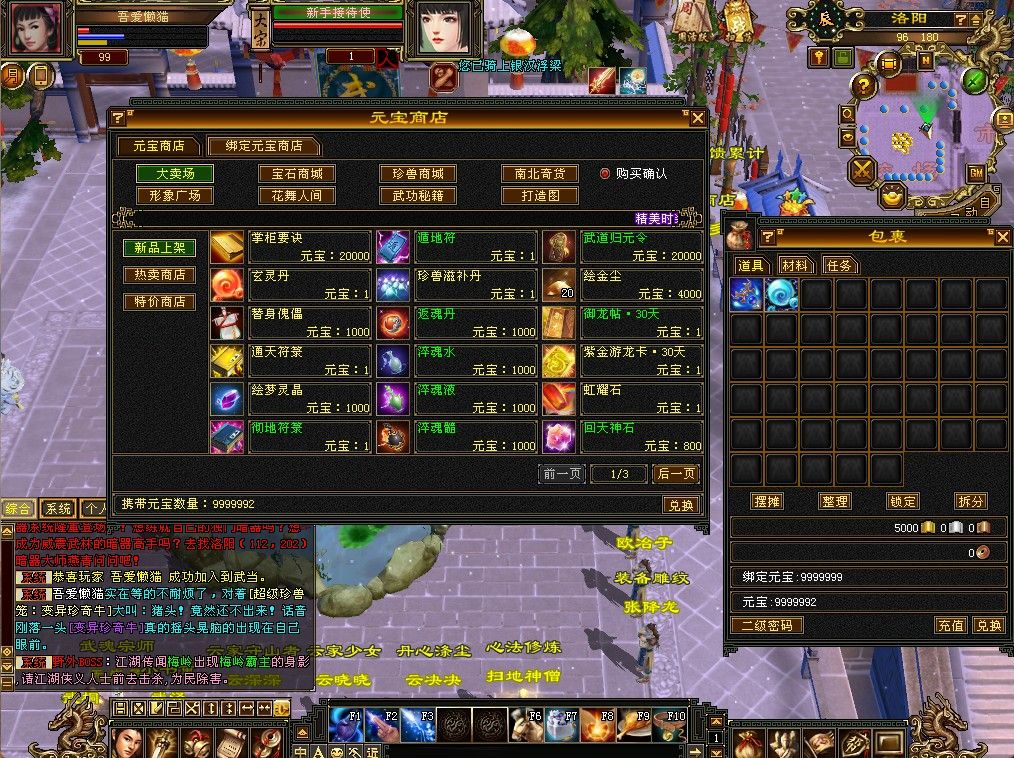Click 兑换 in the shop window
Image resolution: width=1014 pixels, height=758 pixels.
pyautogui.click(x=680, y=505)
